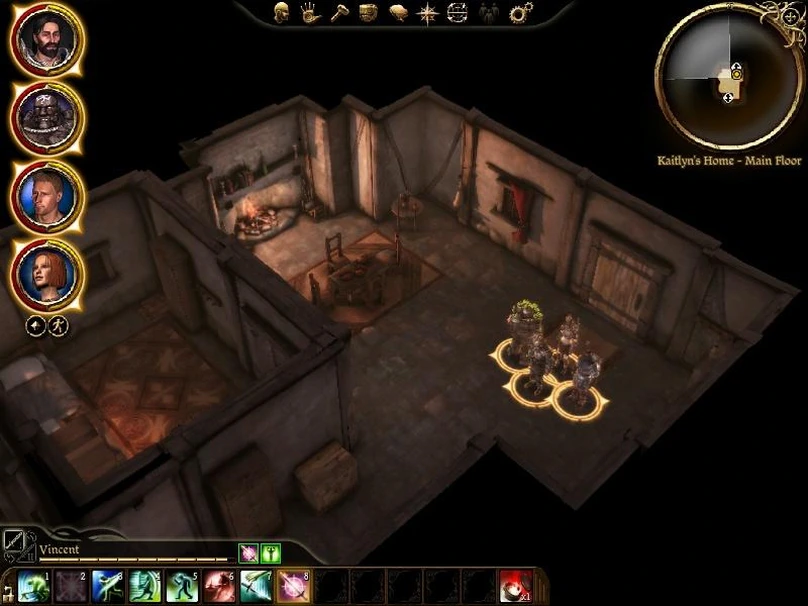Select the bearded man party portrait
The image size is (808, 606).
47,40
